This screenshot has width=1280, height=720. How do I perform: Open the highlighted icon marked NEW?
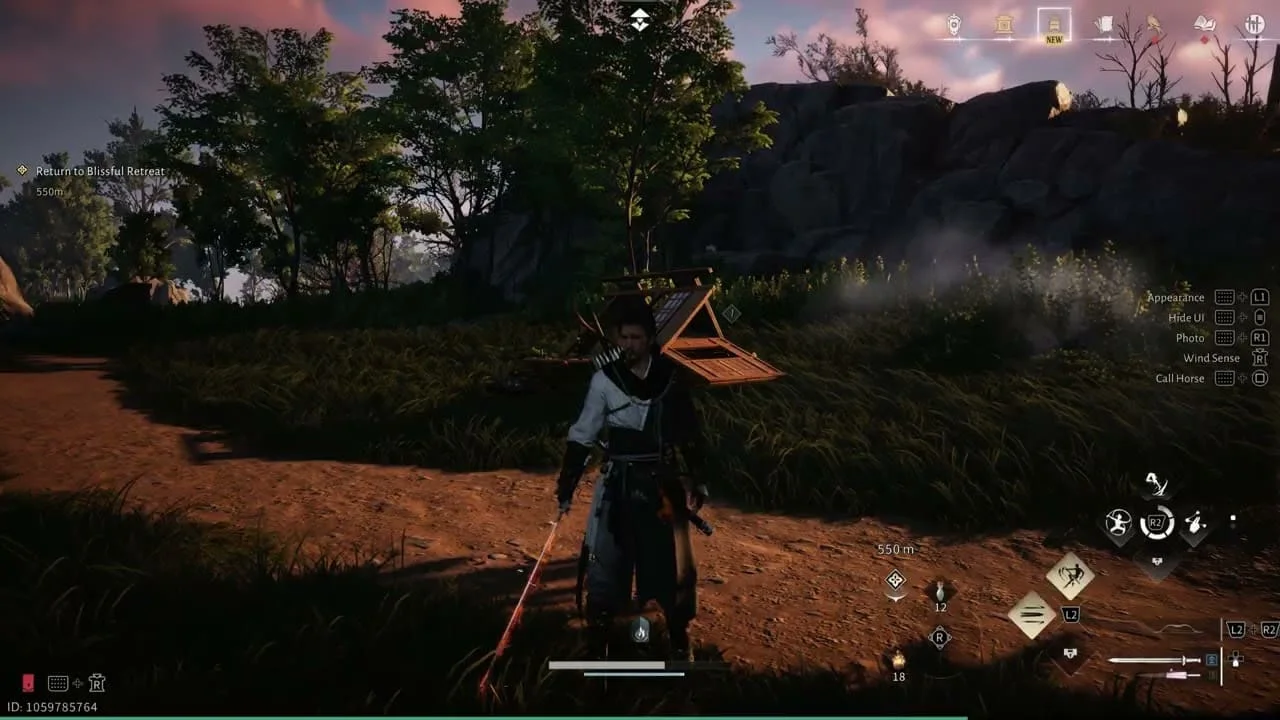(x=1054, y=25)
